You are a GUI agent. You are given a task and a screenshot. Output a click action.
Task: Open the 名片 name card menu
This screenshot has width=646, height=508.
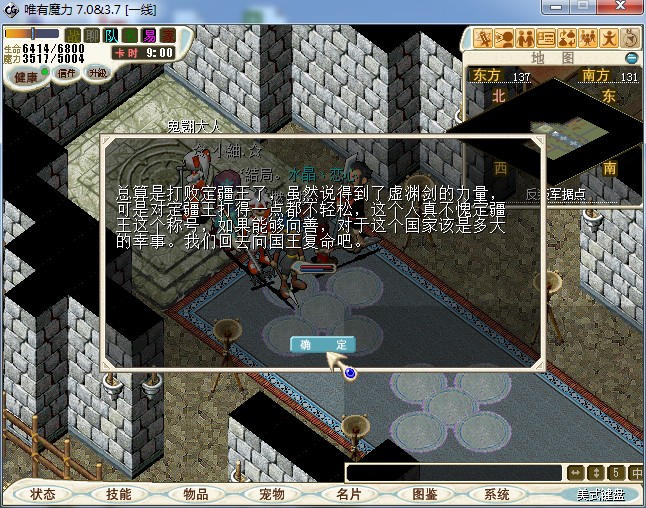pyautogui.click(x=348, y=494)
